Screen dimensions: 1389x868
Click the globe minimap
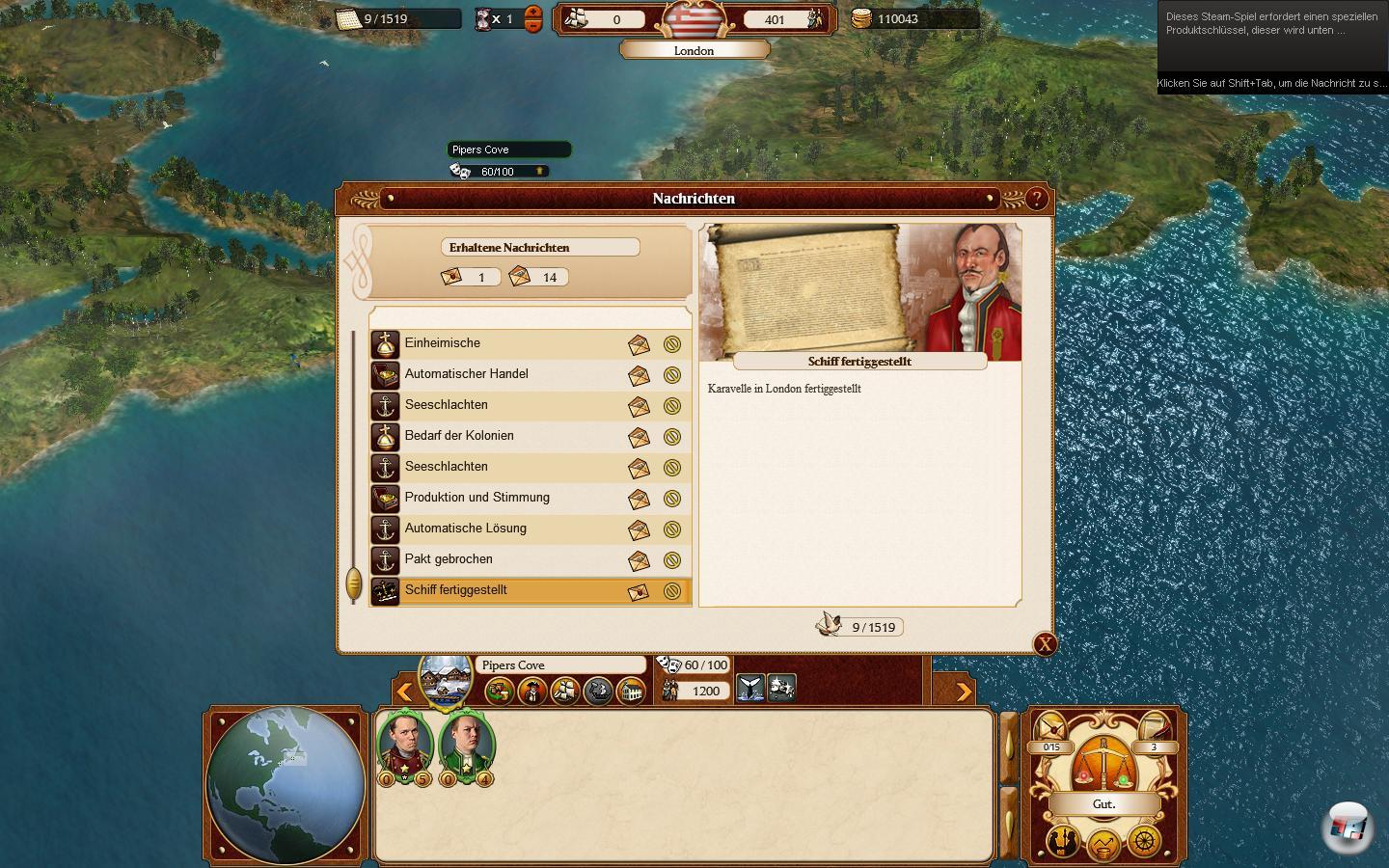[286, 785]
